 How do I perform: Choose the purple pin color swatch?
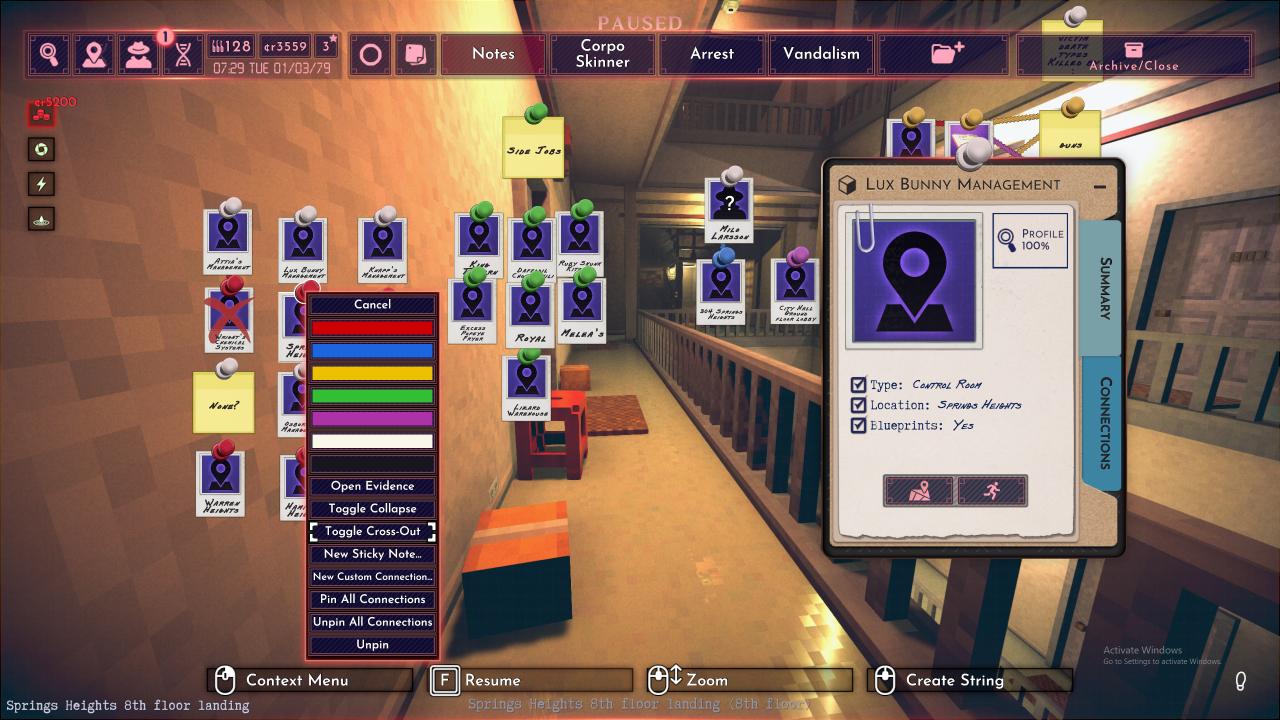(x=372, y=419)
